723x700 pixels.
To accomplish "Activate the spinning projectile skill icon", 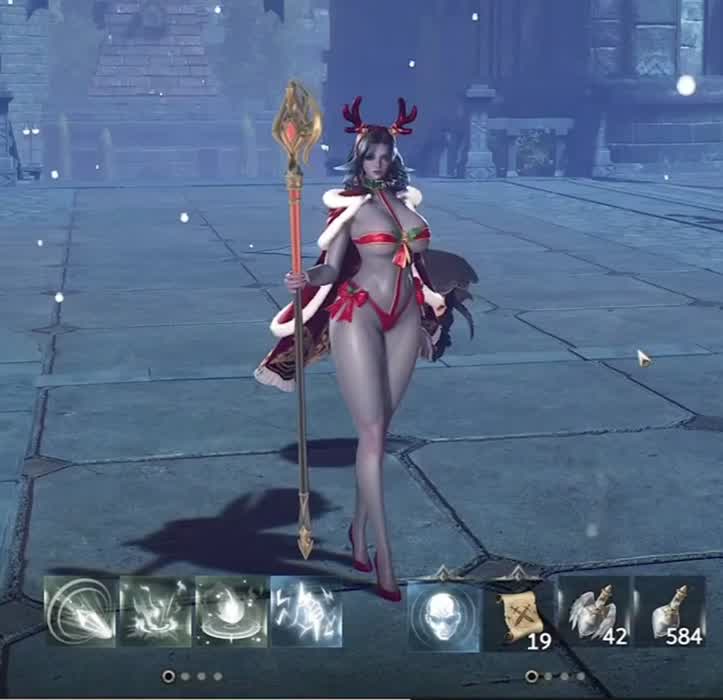I will coord(81,611).
